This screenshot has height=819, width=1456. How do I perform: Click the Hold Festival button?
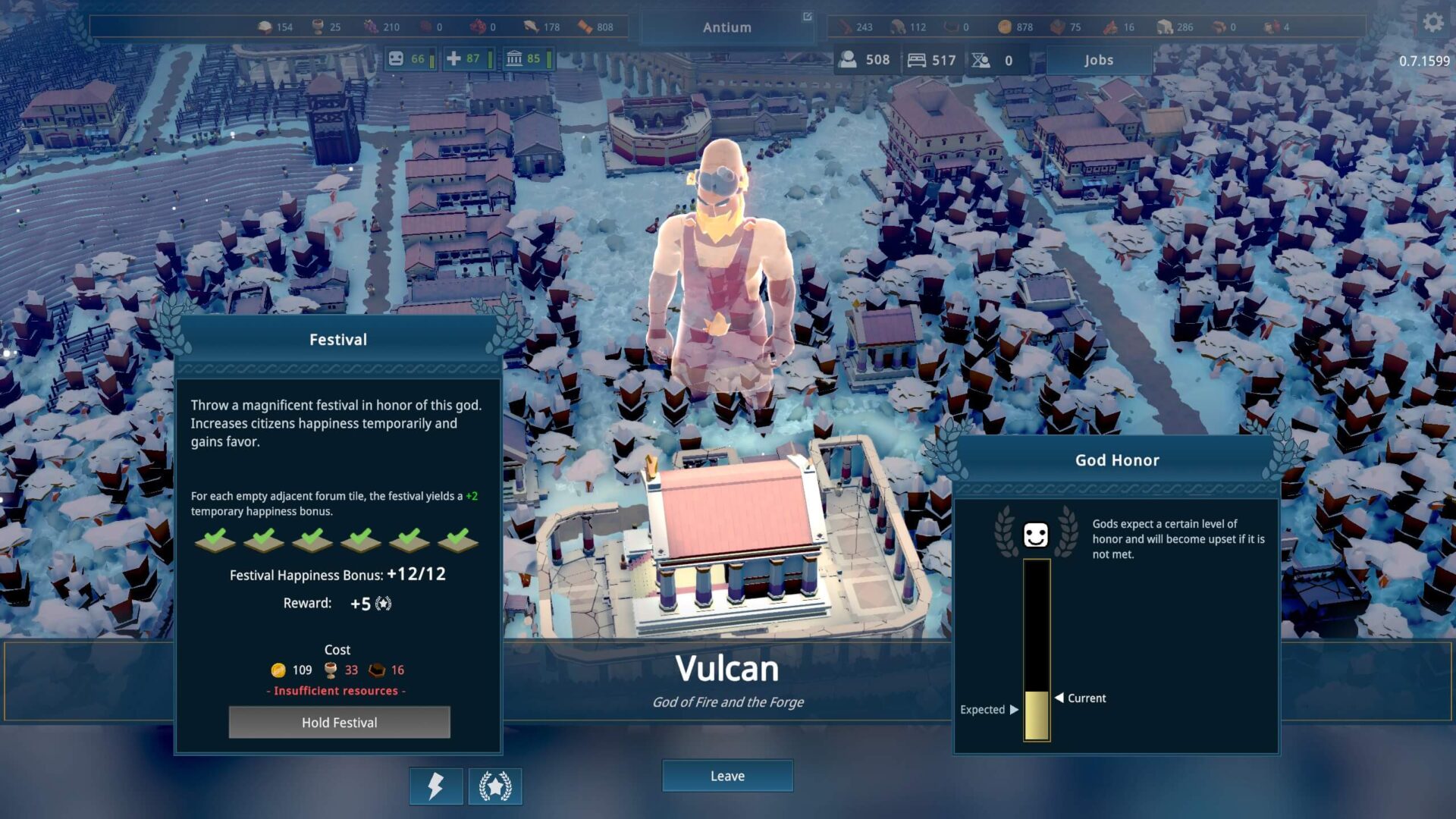[x=339, y=723]
